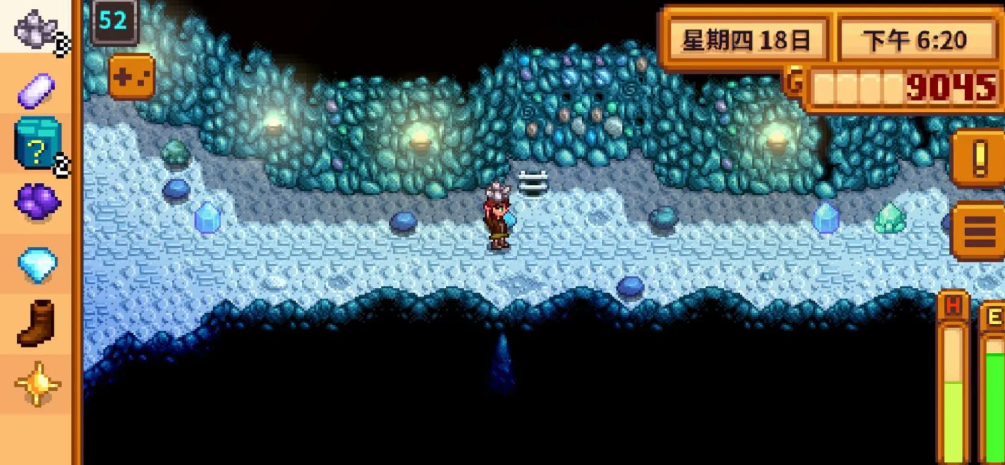Select the grey ore in the toolbar
Image resolution: width=1005 pixels, height=465 pixels.
[38, 28]
